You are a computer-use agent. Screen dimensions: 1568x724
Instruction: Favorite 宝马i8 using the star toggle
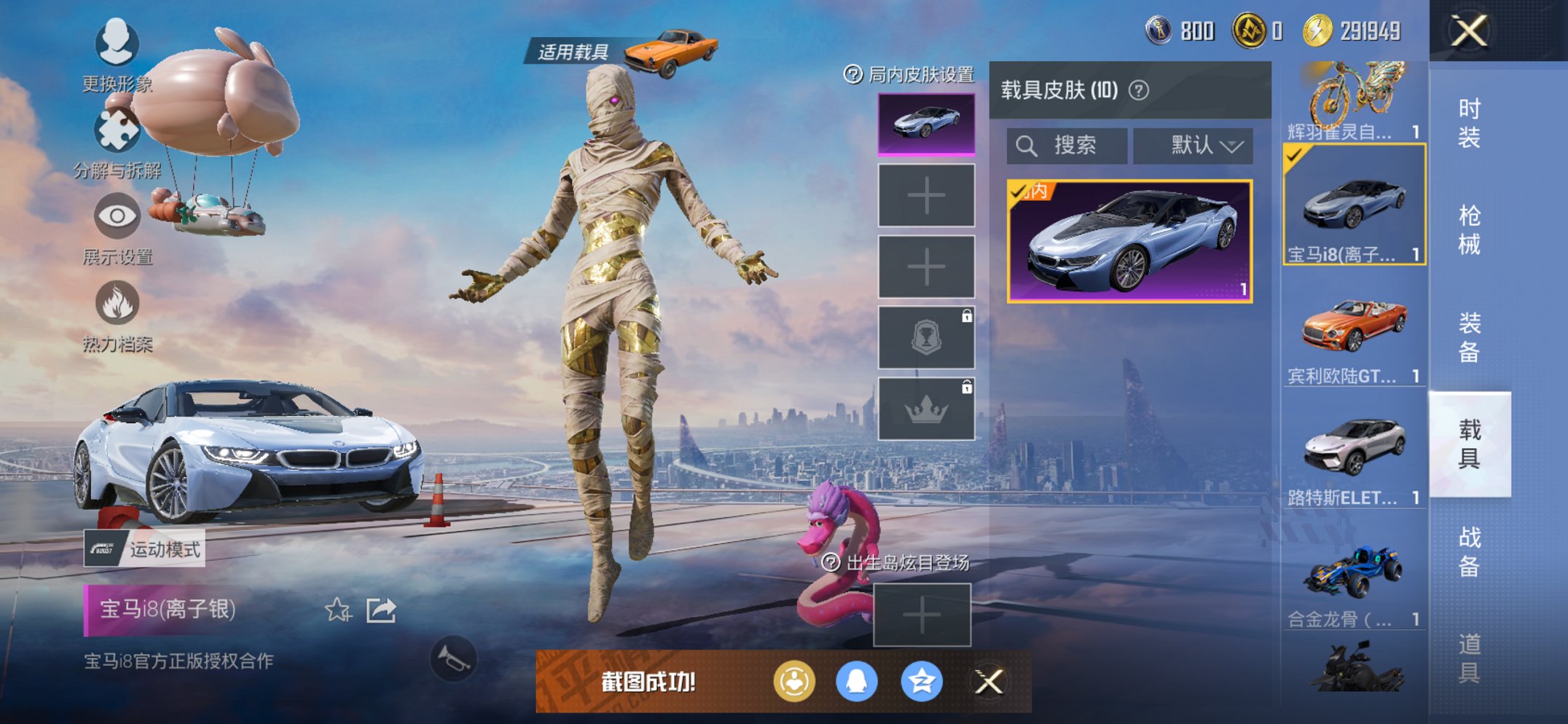click(339, 610)
